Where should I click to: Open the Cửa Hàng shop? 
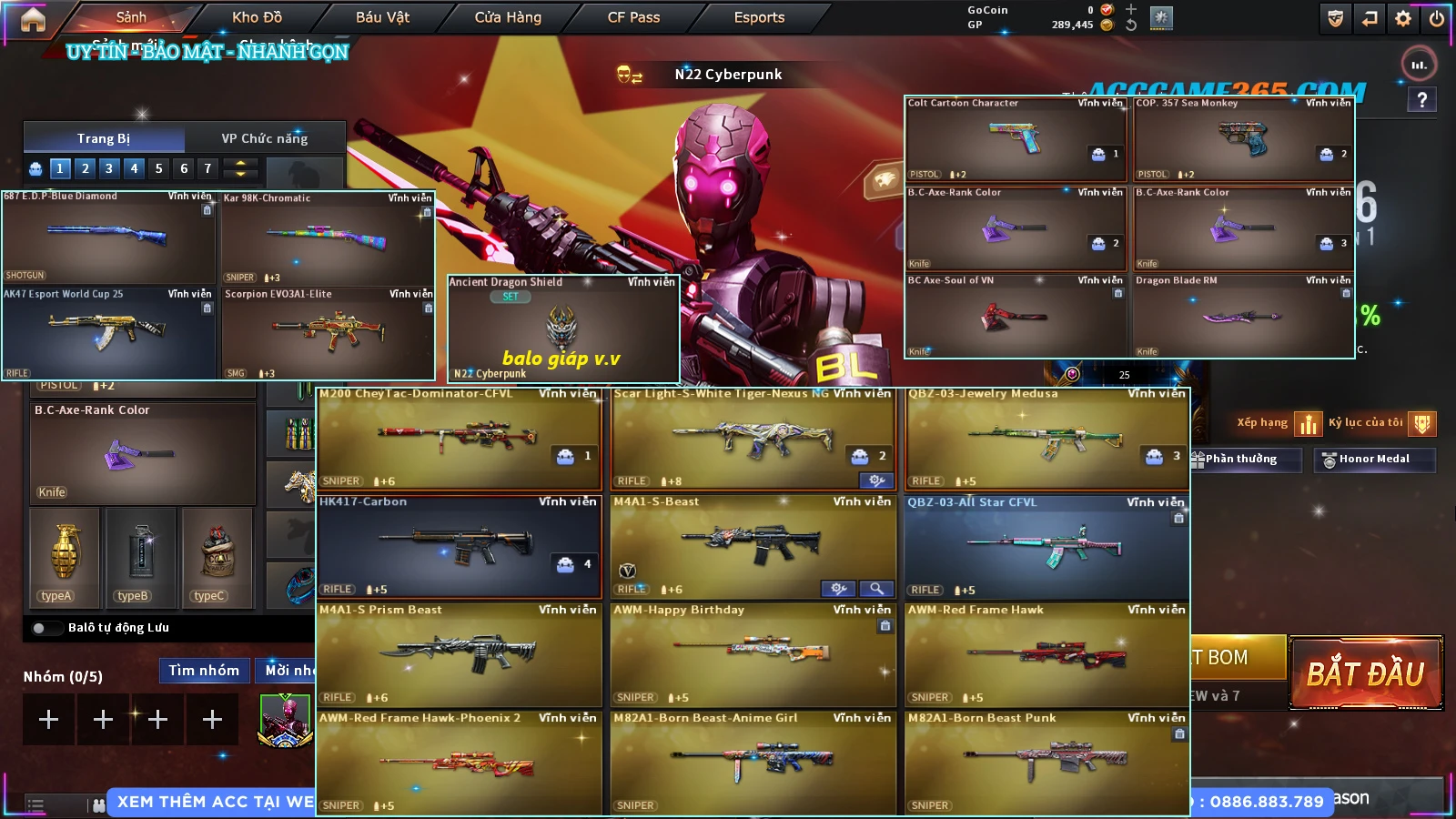[x=508, y=17]
